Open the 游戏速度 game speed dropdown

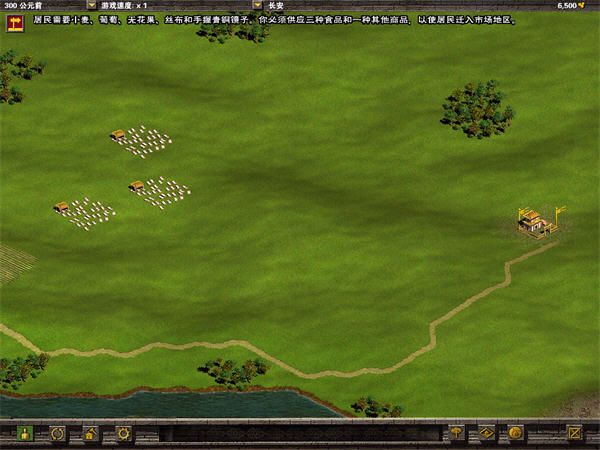click(x=257, y=5)
